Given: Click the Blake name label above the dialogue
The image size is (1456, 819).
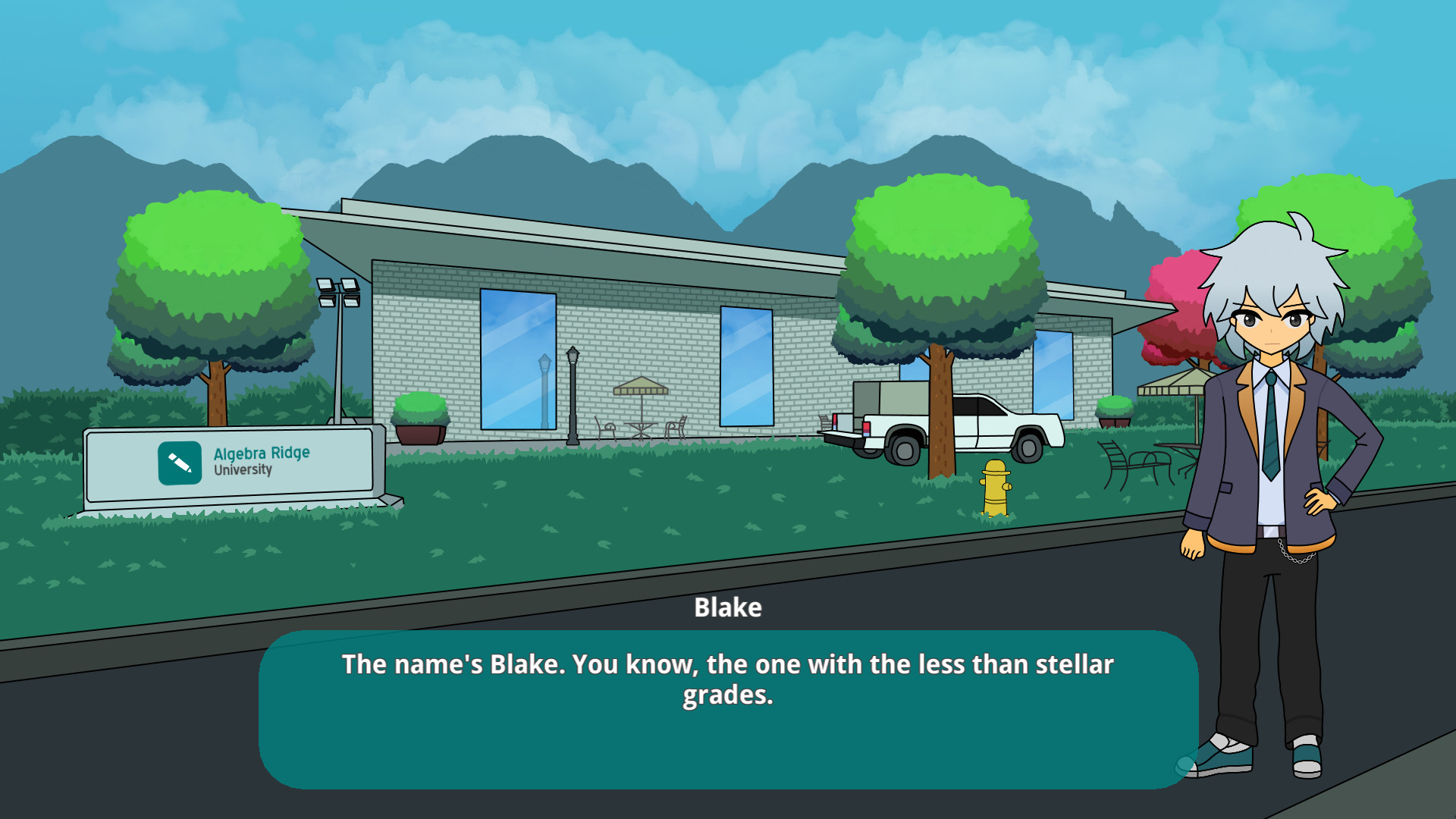Looking at the screenshot, I should pos(729,607).
